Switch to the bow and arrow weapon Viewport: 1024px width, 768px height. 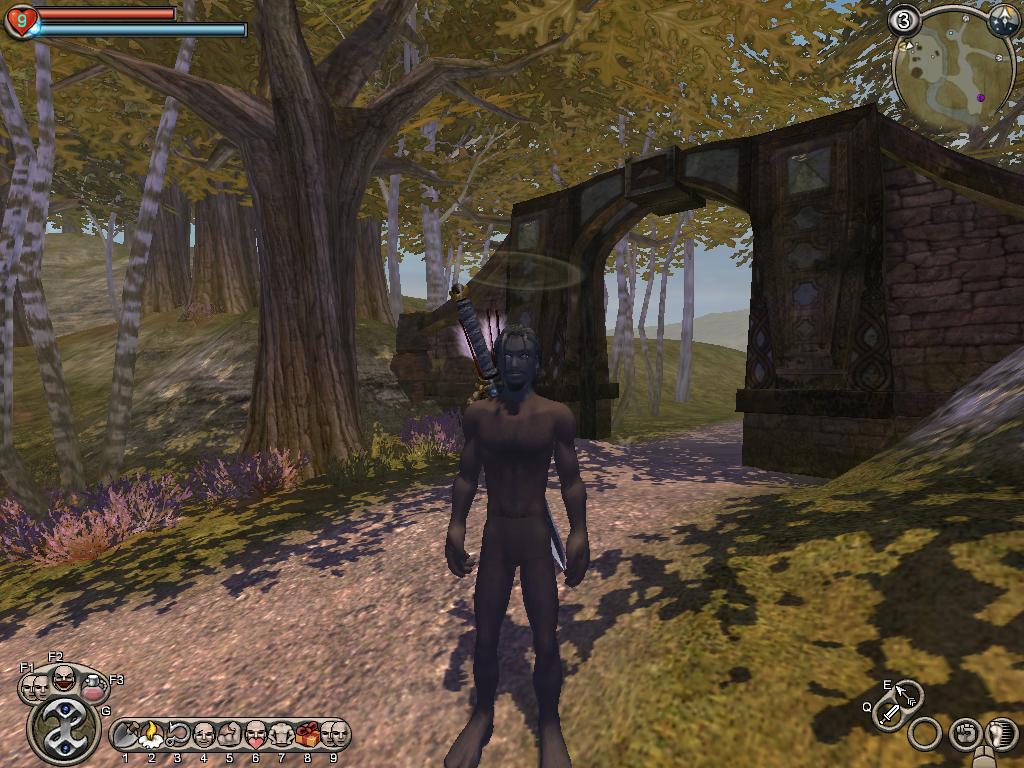[908, 694]
